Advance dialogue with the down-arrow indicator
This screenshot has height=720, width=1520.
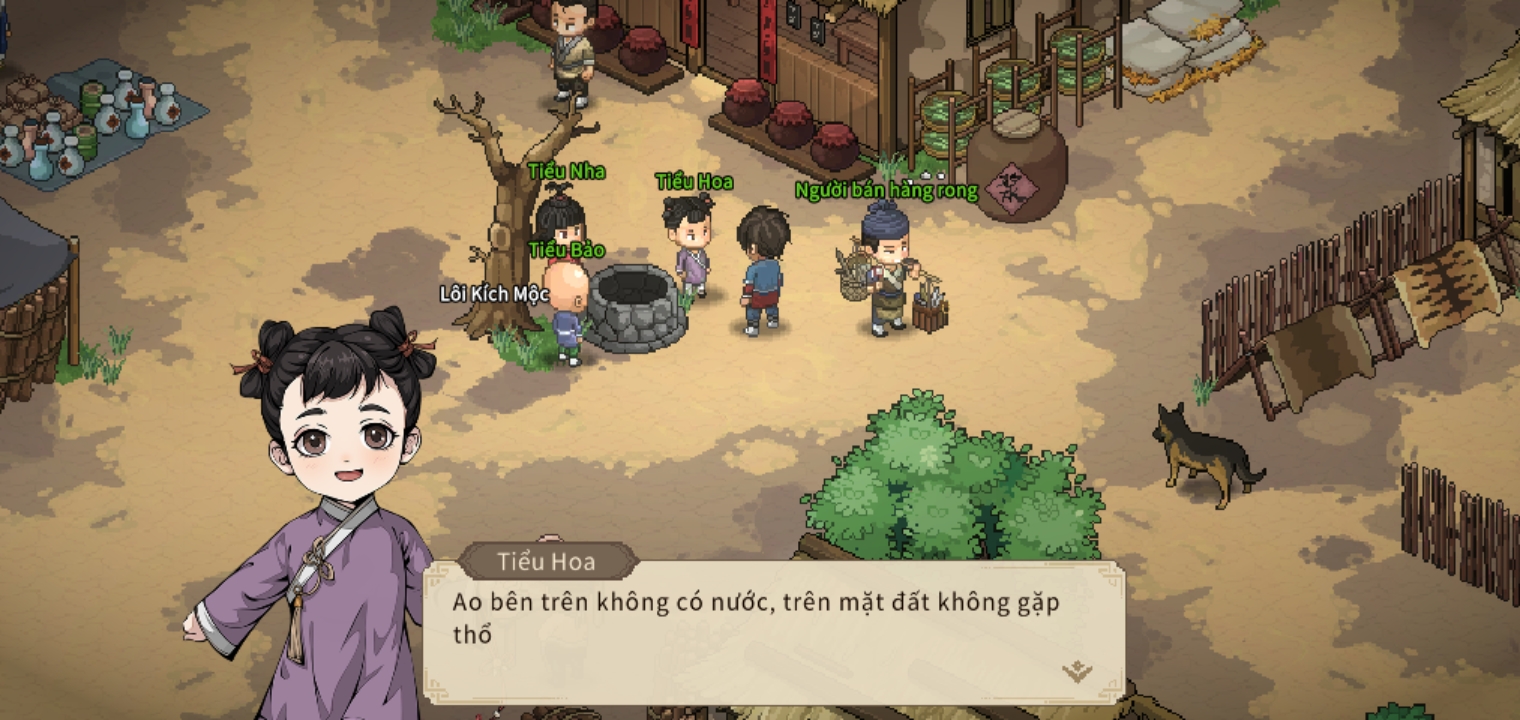click(x=1077, y=672)
